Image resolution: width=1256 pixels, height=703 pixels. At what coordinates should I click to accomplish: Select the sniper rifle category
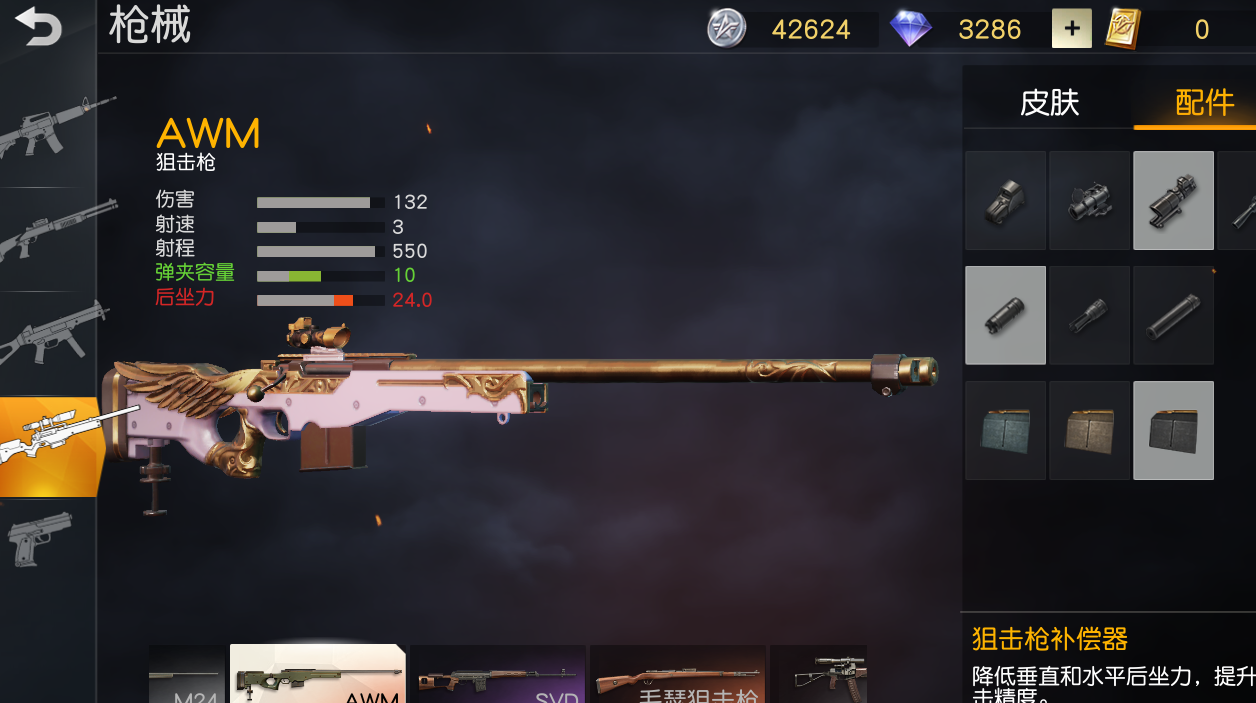click(52, 446)
